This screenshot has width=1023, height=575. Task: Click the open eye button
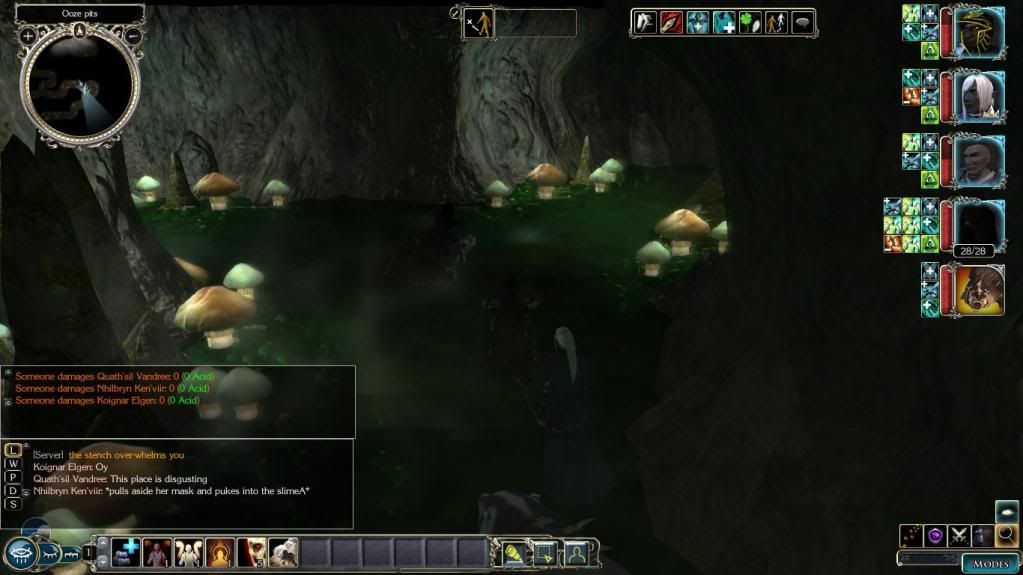20,553
